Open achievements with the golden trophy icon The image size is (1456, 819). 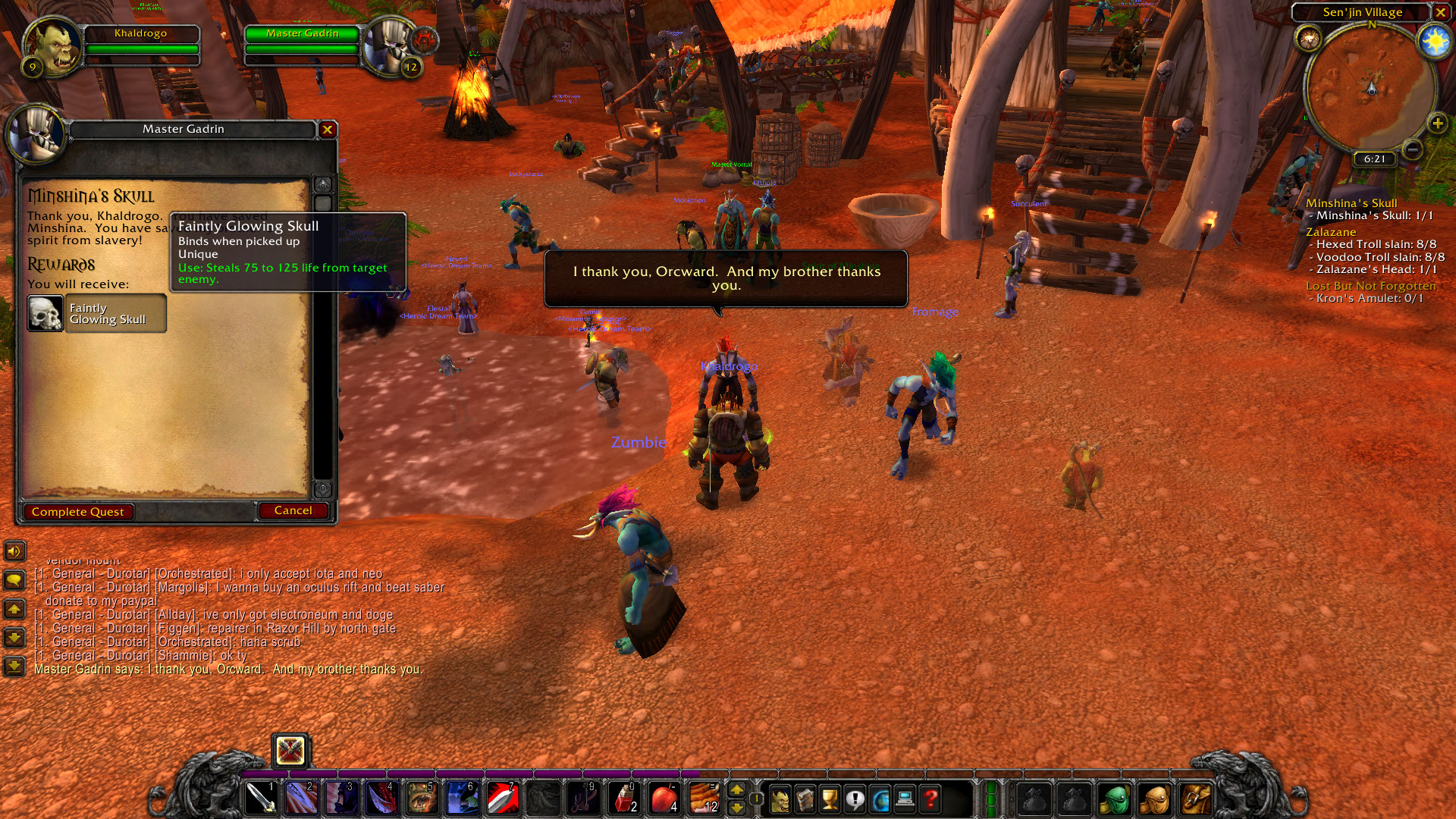coord(830,799)
